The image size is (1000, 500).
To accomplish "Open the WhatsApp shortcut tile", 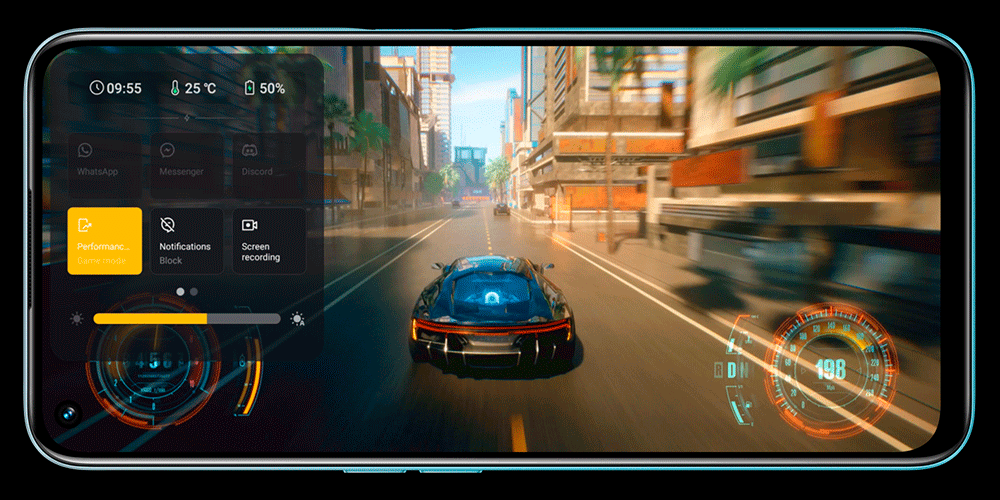I will tap(104, 159).
